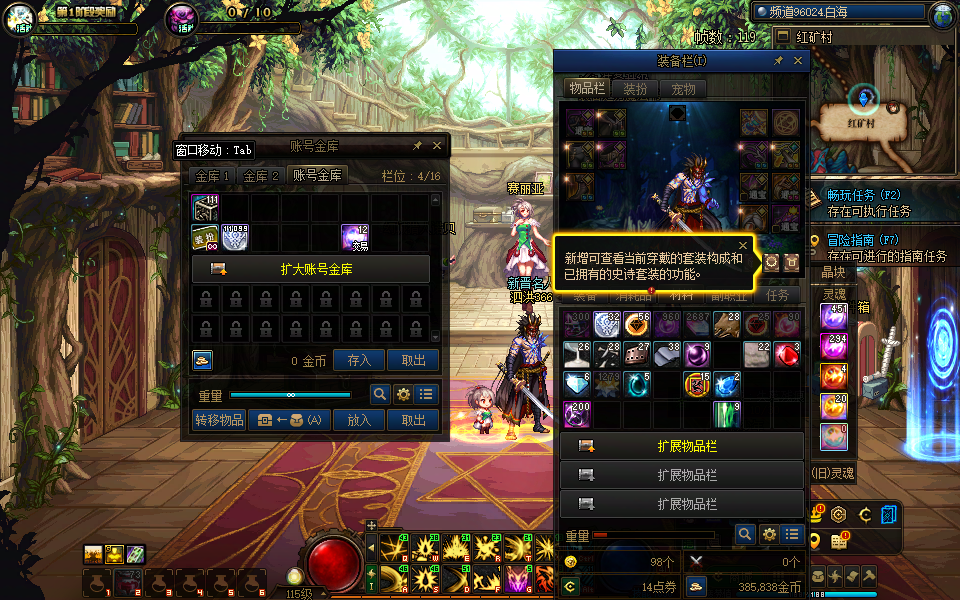This screenshot has width=960, height=600.
Task: Switch to the 装扮 tab
Action: (x=635, y=88)
